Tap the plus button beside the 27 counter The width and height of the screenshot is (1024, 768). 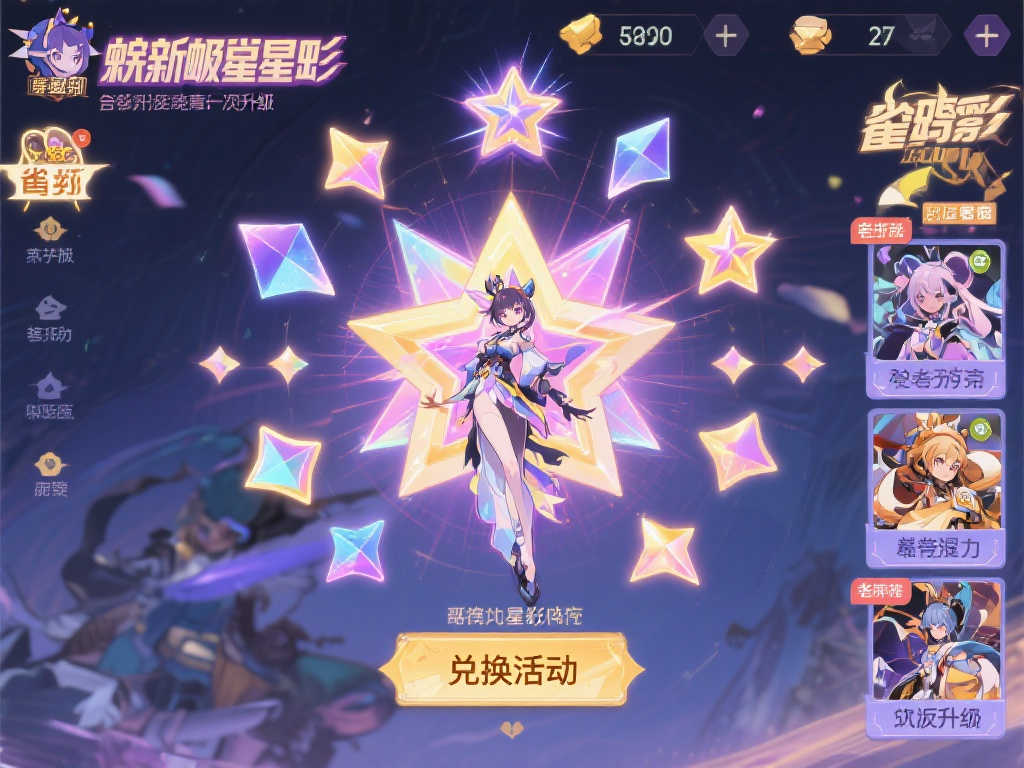tap(986, 36)
